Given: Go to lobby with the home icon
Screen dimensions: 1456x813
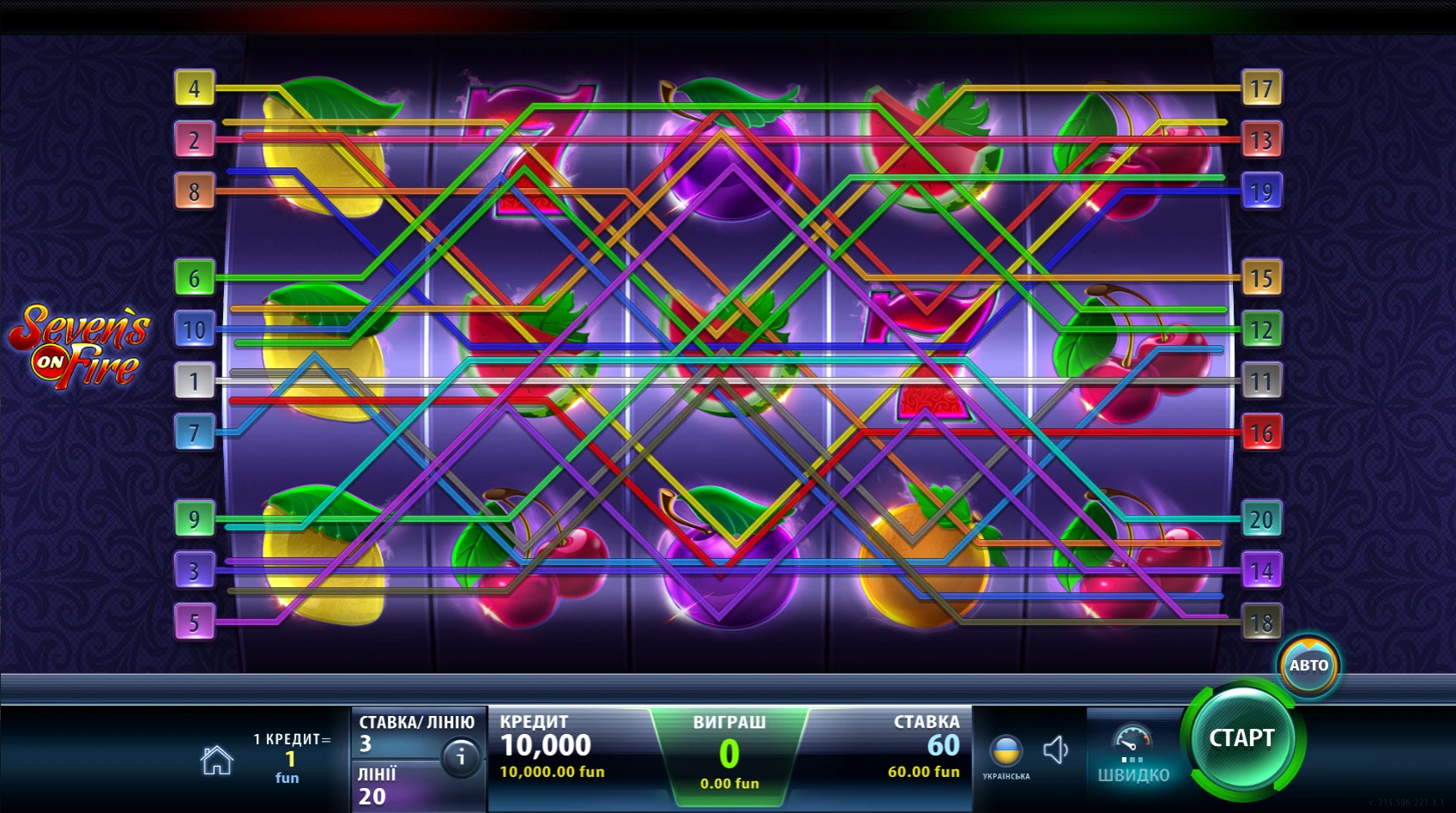Looking at the screenshot, I should [216, 760].
